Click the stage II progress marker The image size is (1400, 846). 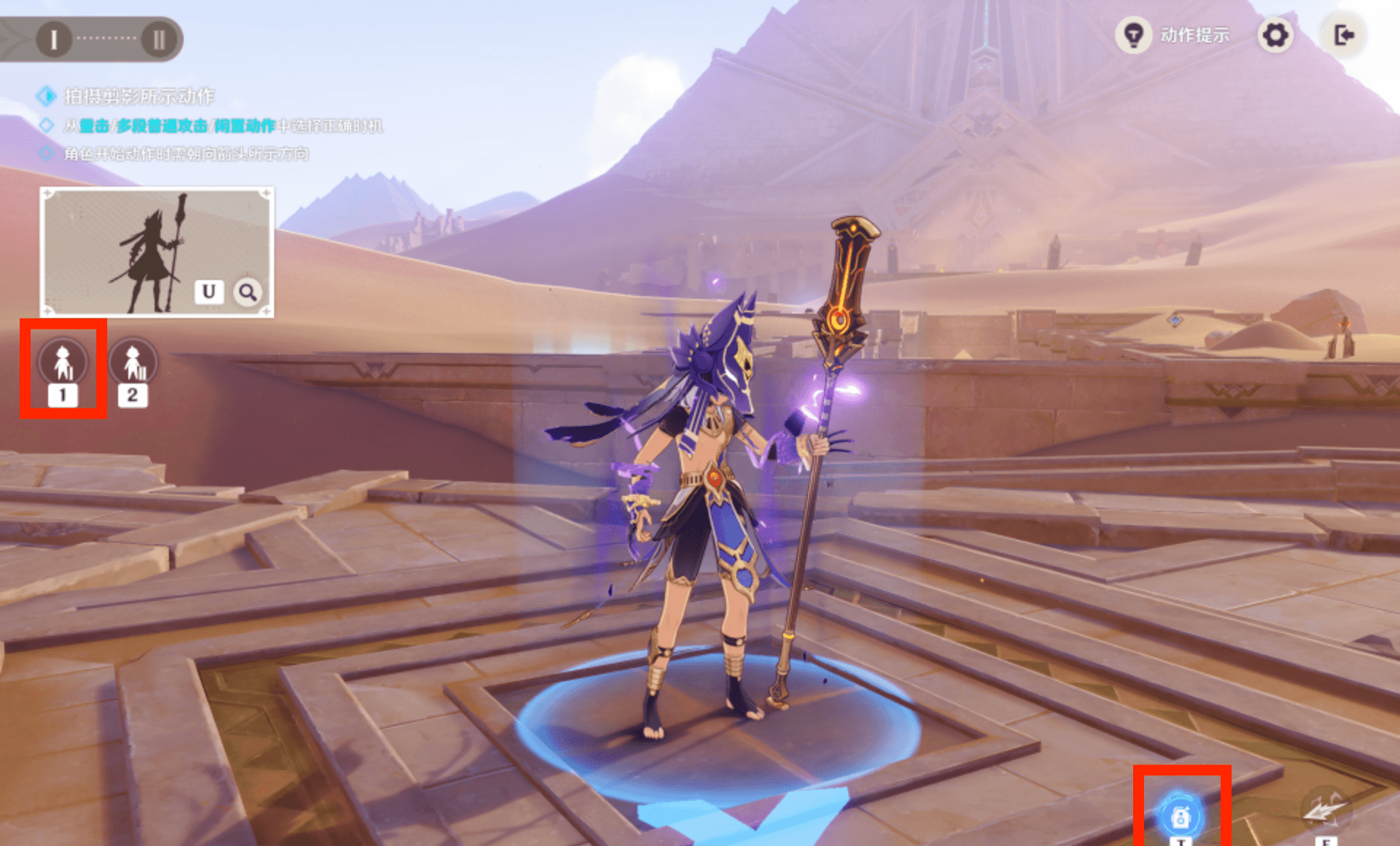point(158,39)
